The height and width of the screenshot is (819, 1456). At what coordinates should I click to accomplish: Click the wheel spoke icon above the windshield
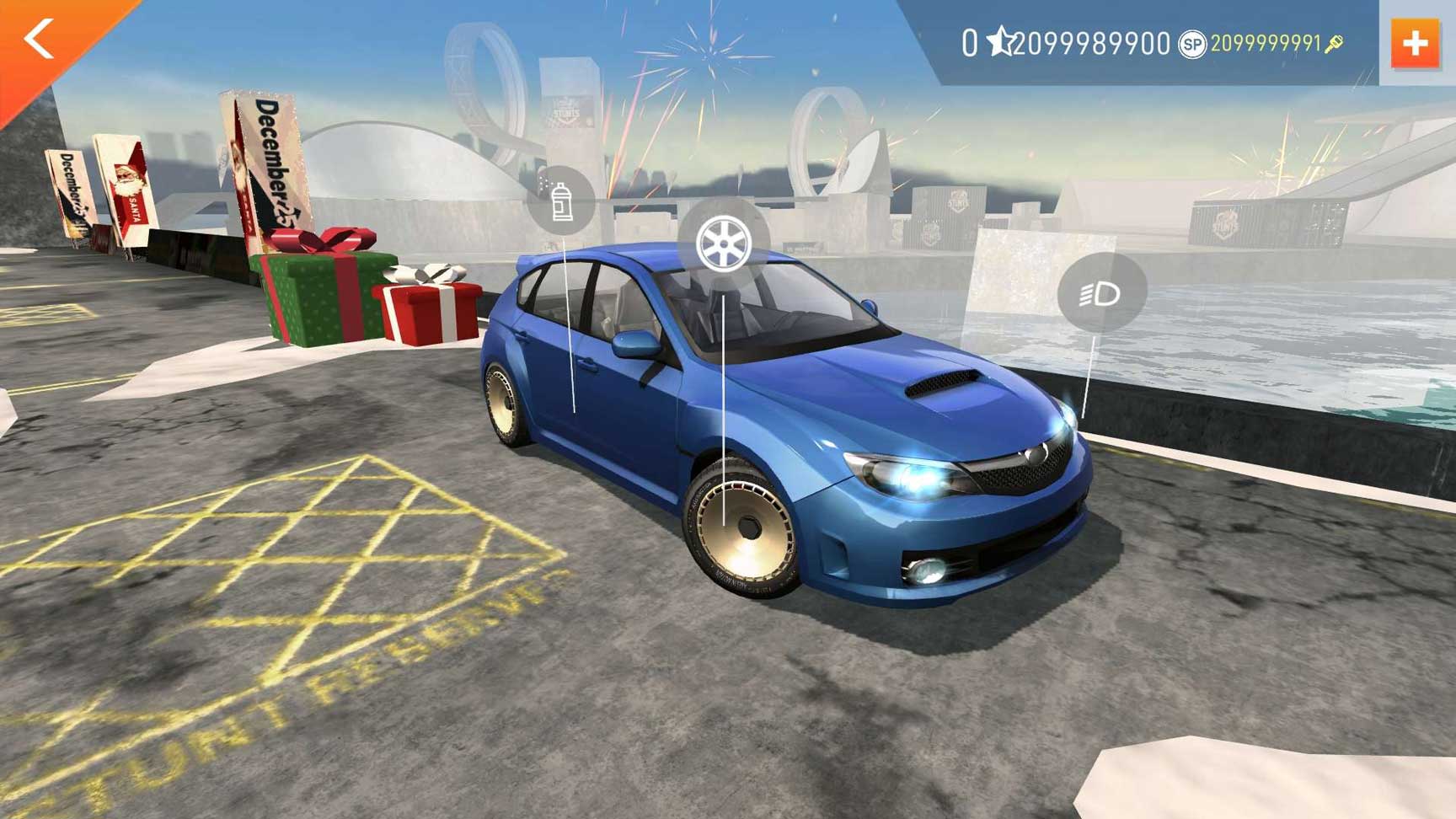pos(723,245)
